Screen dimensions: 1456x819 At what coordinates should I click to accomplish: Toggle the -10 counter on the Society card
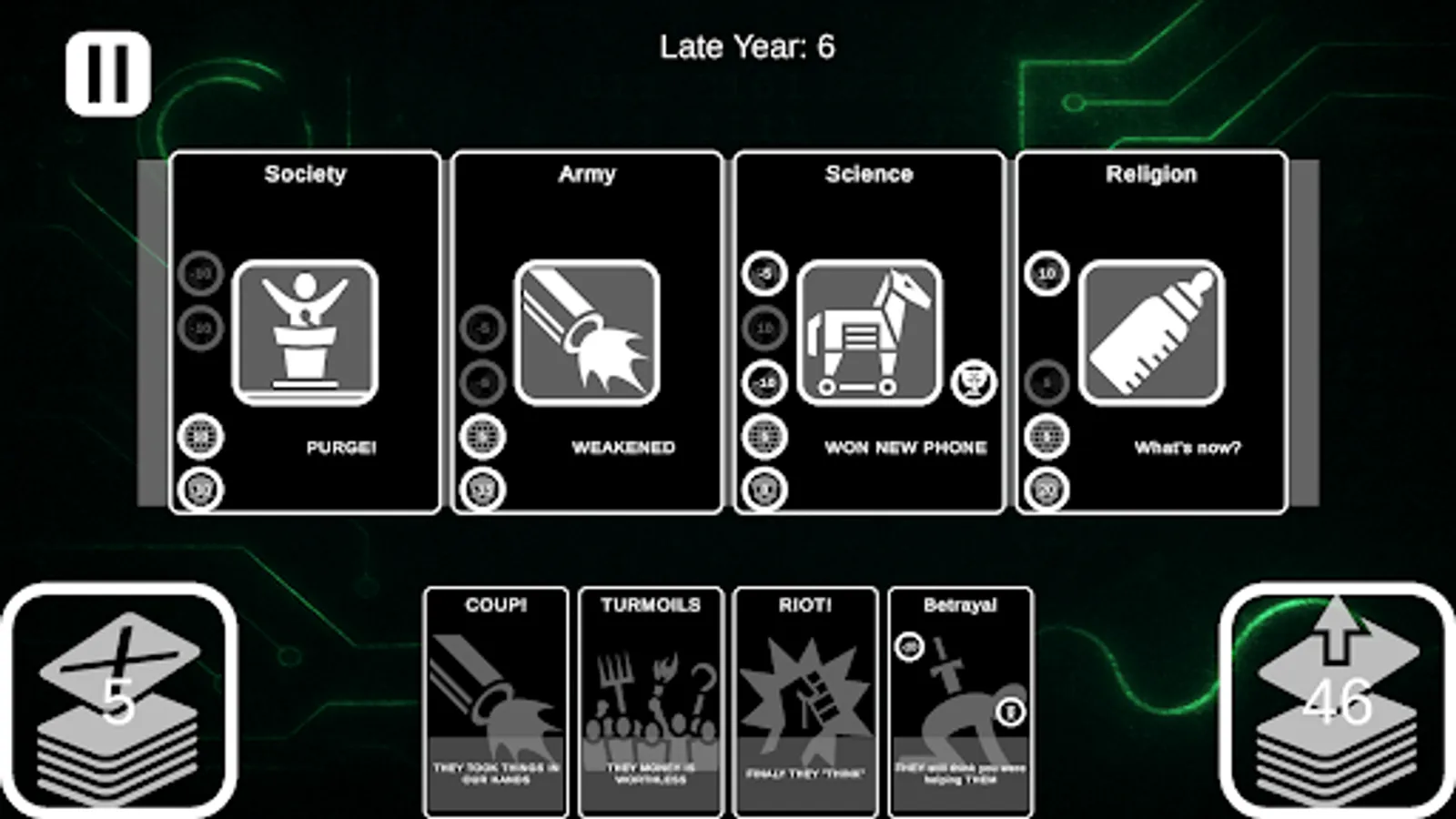202,273
